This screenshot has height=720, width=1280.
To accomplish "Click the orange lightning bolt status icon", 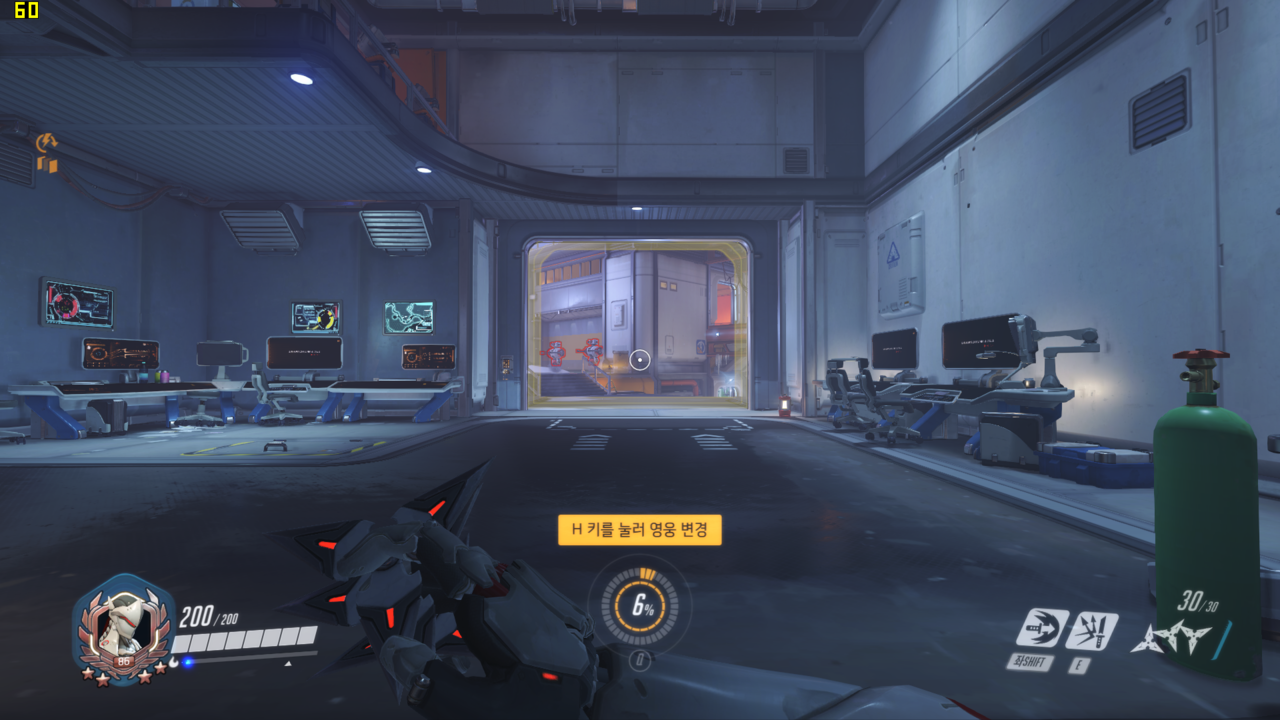I will click(x=45, y=143).
